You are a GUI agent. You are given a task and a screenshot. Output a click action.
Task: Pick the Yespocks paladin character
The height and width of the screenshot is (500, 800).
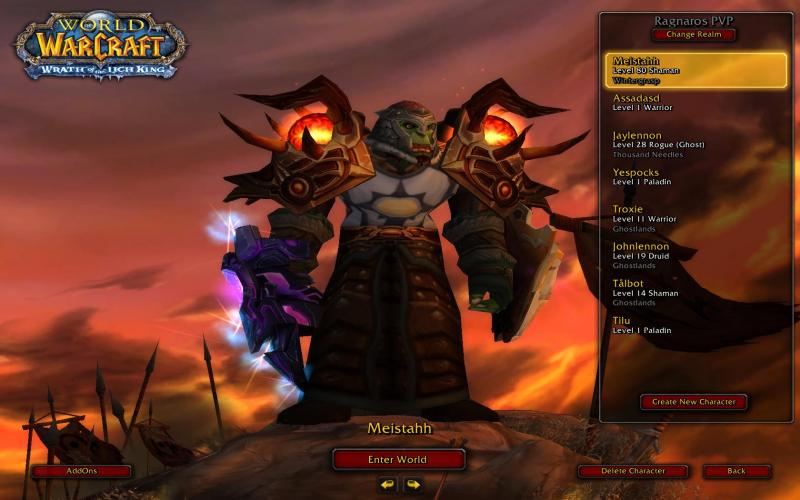(695, 177)
